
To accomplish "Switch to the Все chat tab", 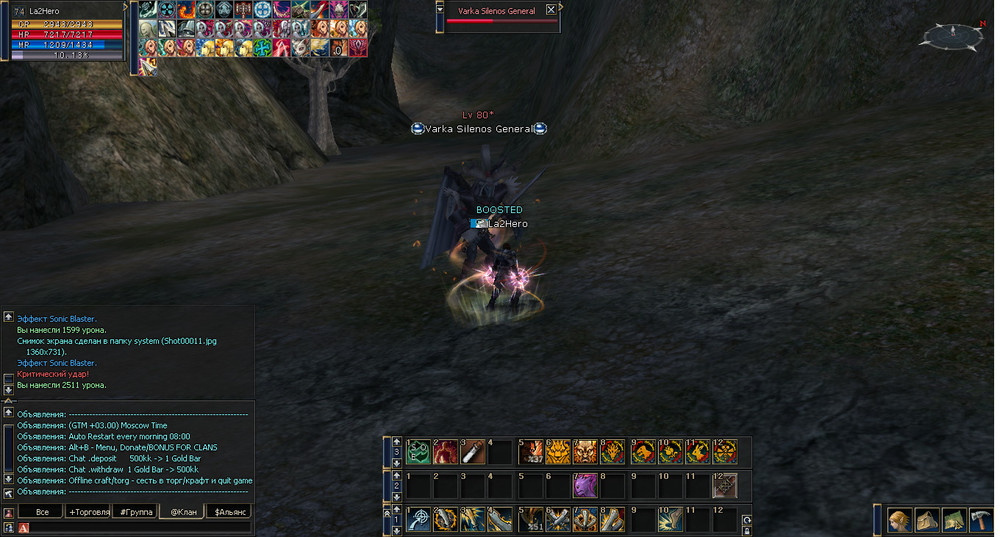I will pos(42,512).
